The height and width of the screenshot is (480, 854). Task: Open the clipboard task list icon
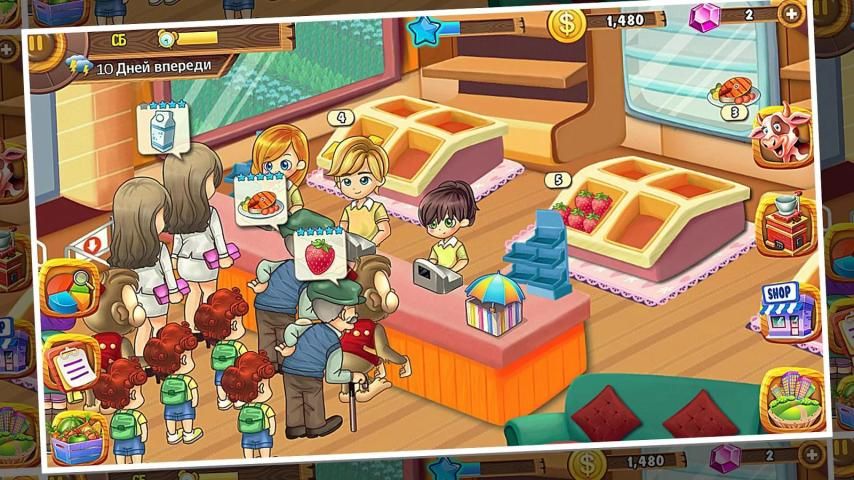72,365
